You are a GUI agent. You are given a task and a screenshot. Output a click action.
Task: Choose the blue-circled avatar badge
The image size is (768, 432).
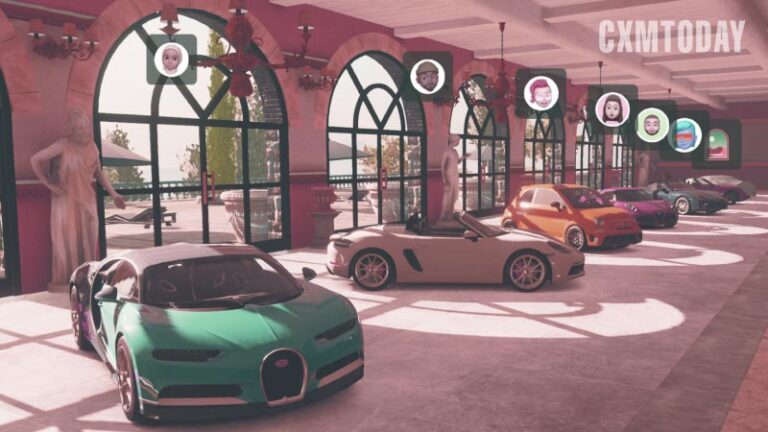point(685,135)
